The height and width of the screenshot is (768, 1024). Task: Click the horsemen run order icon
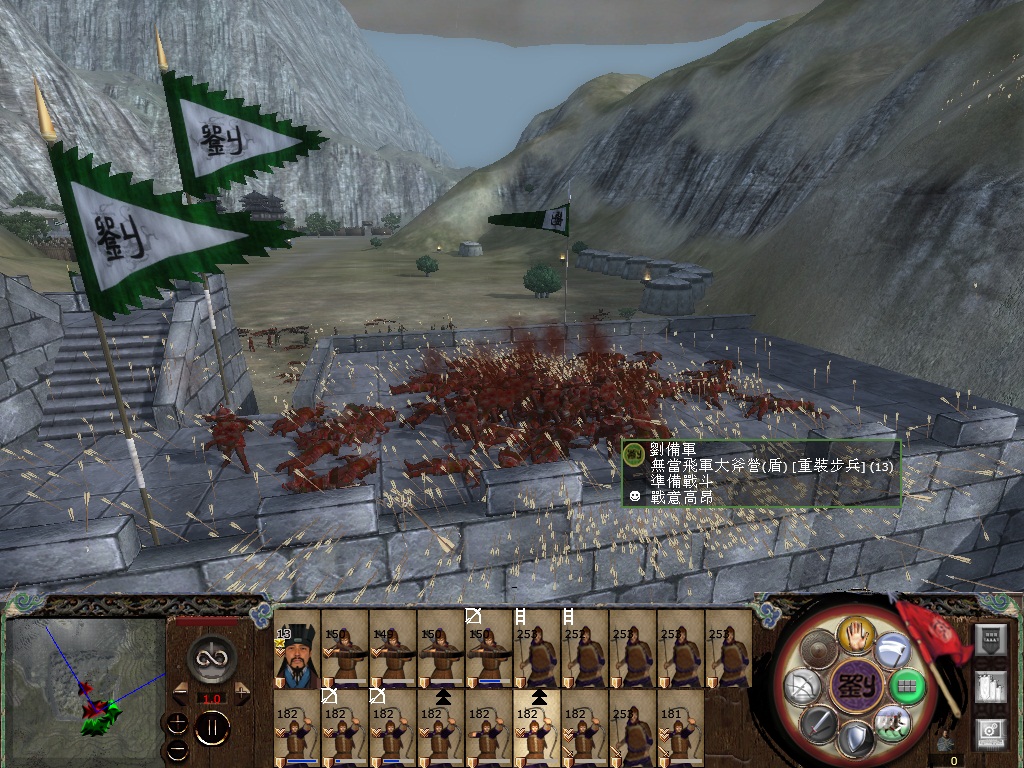click(x=891, y=722)
